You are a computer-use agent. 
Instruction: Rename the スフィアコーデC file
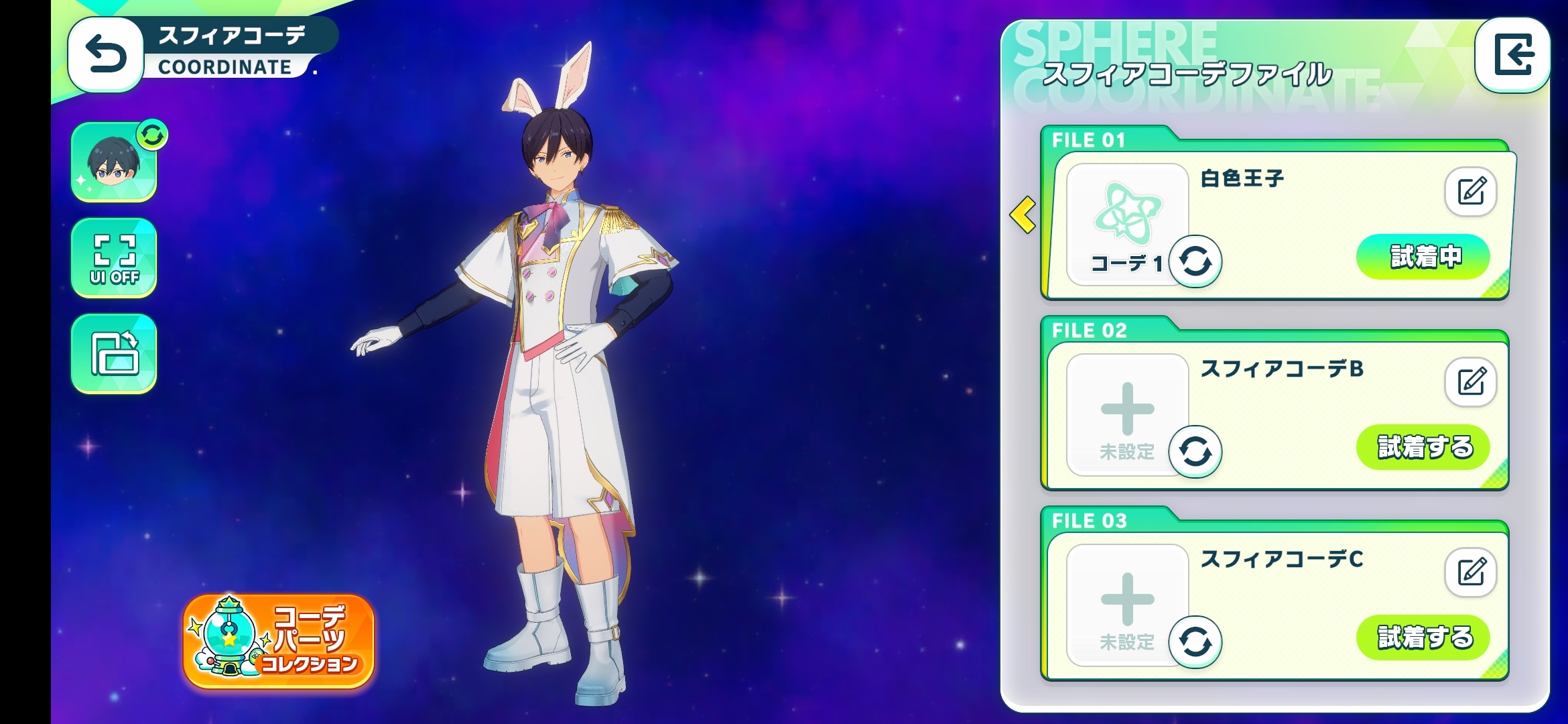pyautogui.click(x=1470, y=572)
